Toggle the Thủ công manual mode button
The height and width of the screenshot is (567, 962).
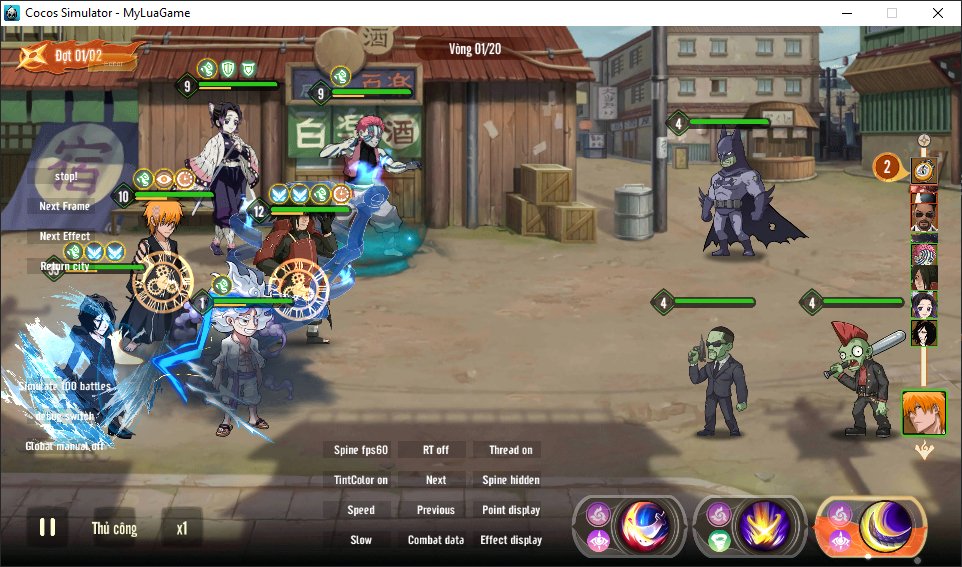coord(114,528)
